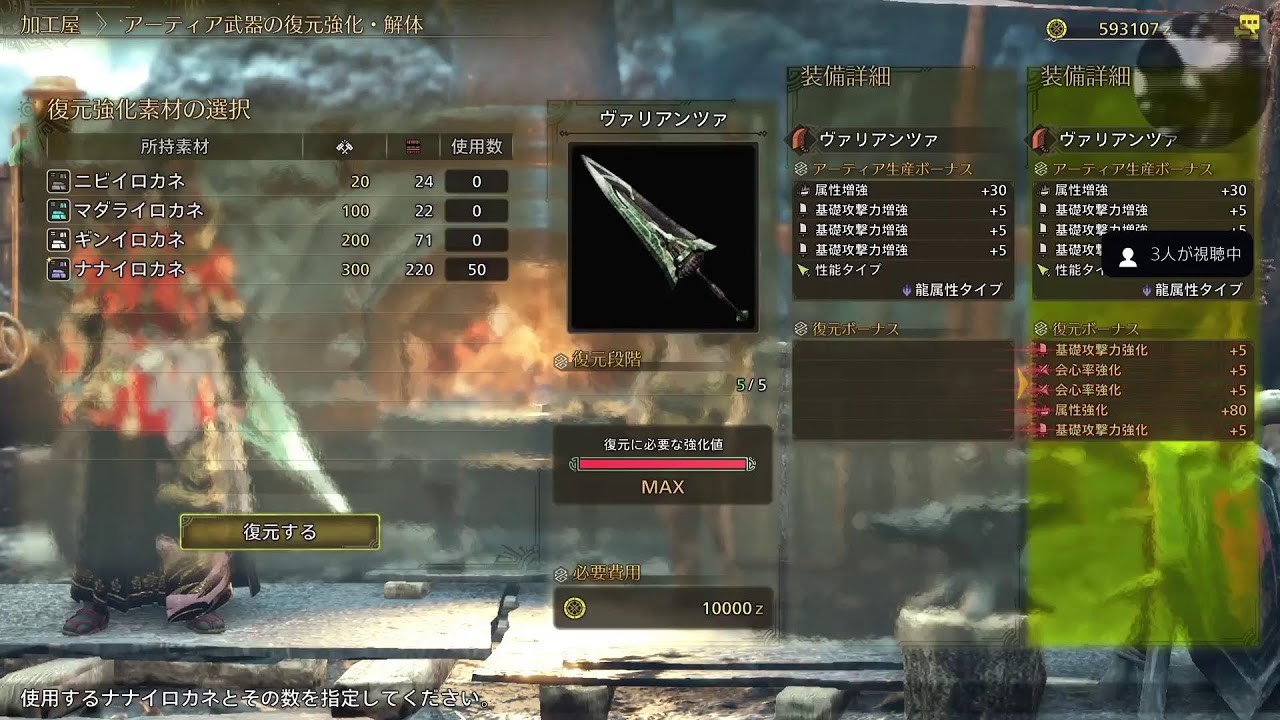The height and width of the screenshot is (720, 1280).
Task: Click the ヴァリアンツァ weapon preview image
Action: point(663,237)
